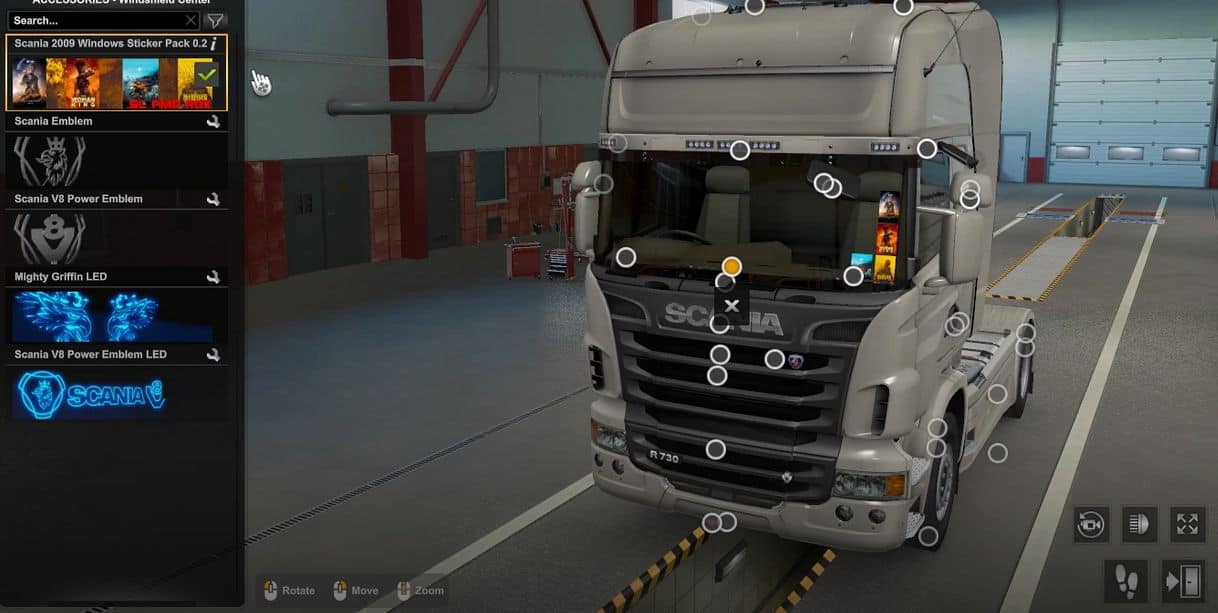The height and width of the screenshot is (613, 1218).
Task: Reset the camera view with the camera icon
Action: [1090, 524]
